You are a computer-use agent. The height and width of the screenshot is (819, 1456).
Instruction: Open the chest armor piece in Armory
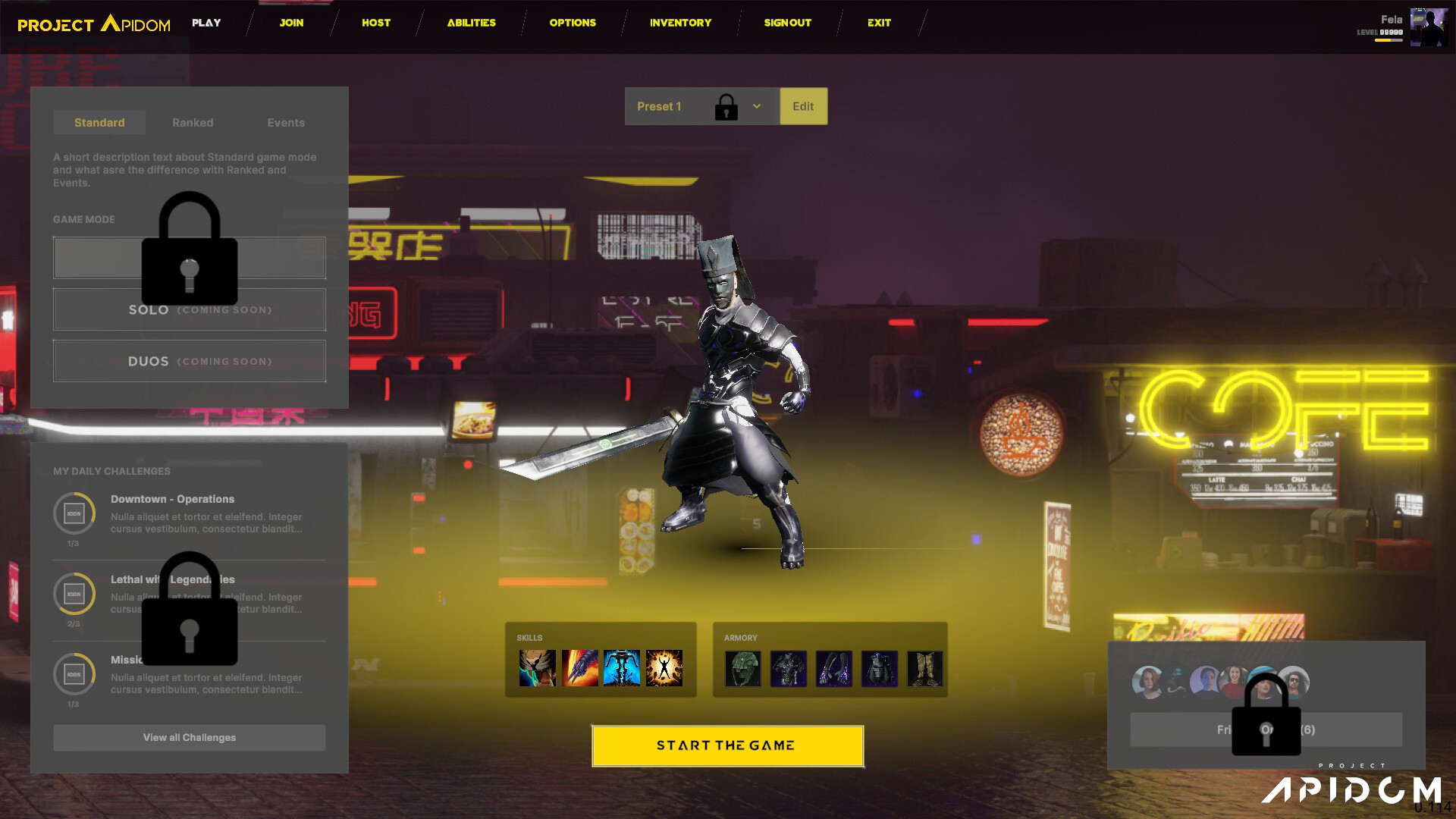pyautogui.click(x=789, y=669)
